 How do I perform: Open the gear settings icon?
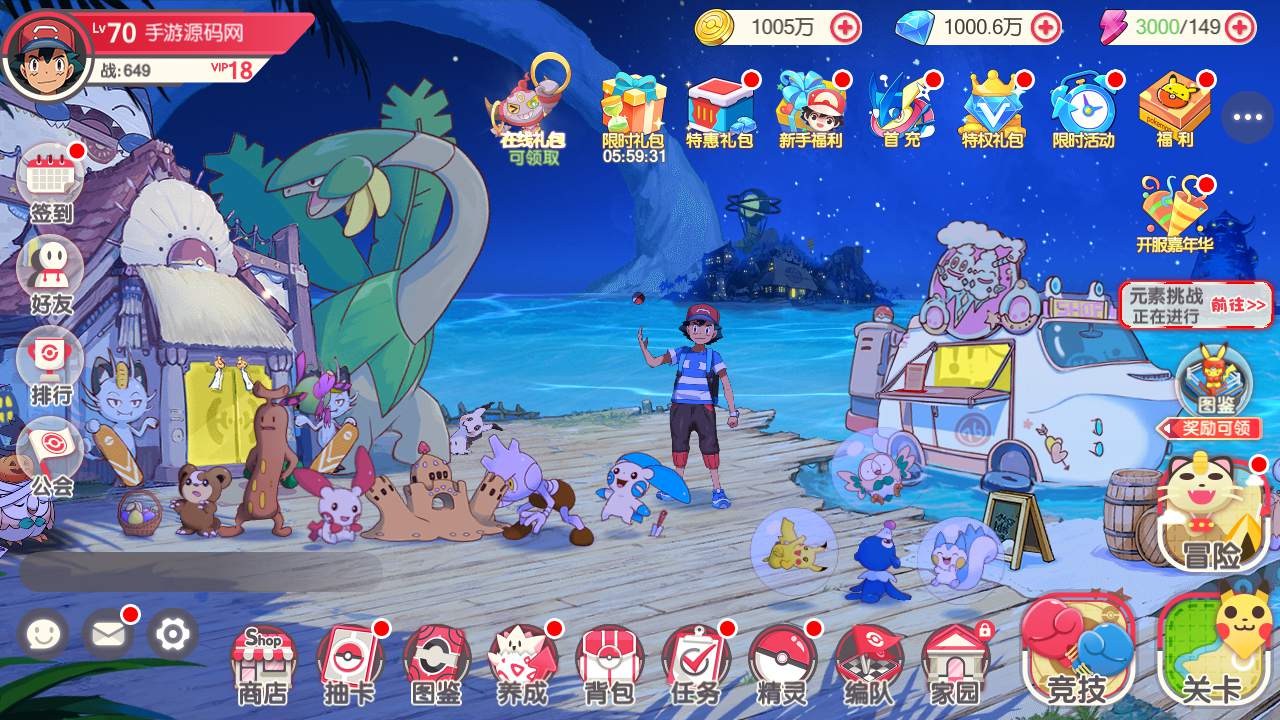click(x=173, y=633)
